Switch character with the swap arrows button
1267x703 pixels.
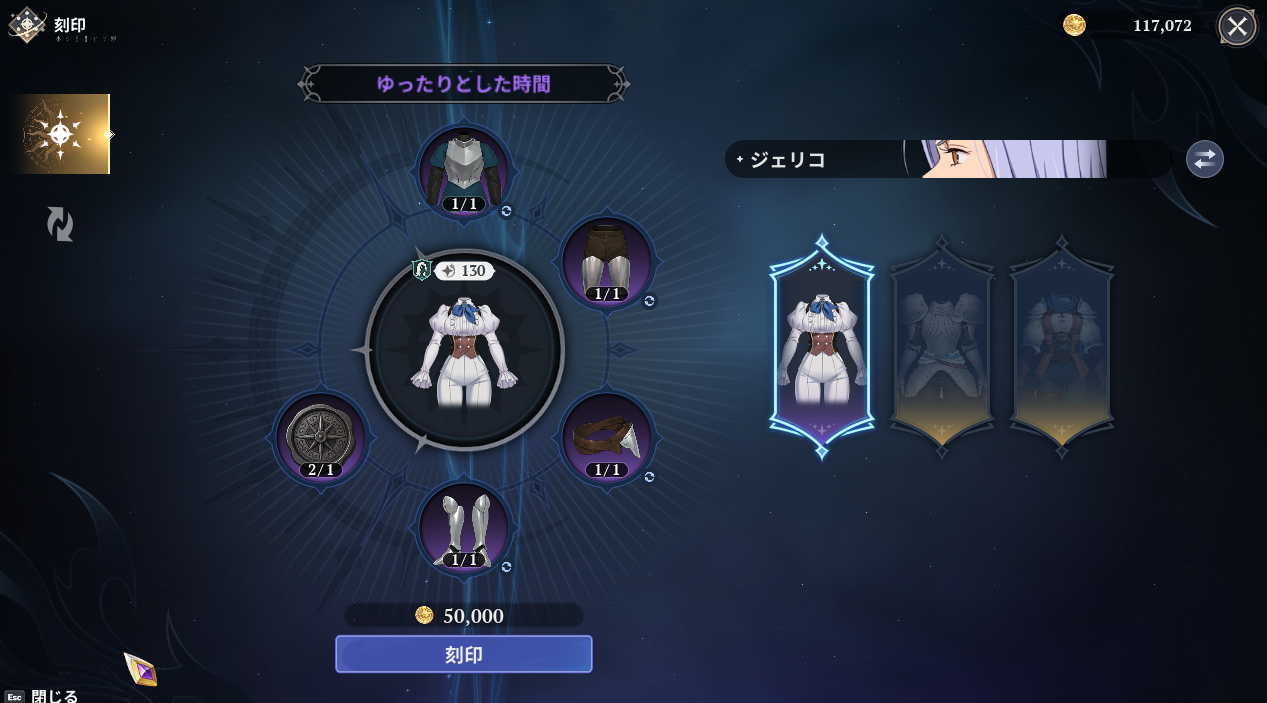[x=1204, y=159]
